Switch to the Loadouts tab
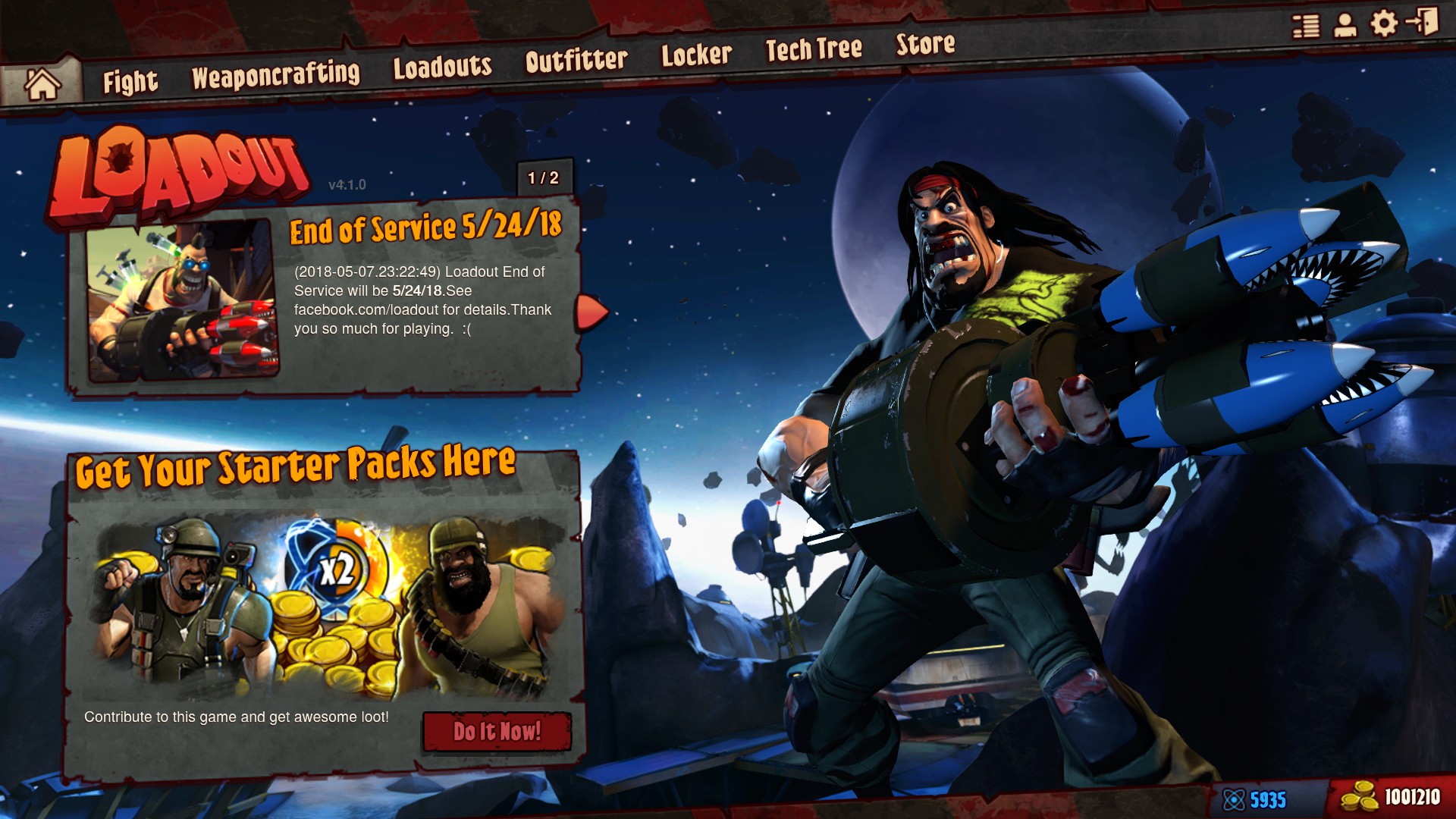Image resolution: width=1456 pixels, height=819 pixels. [x=443, y=68]
